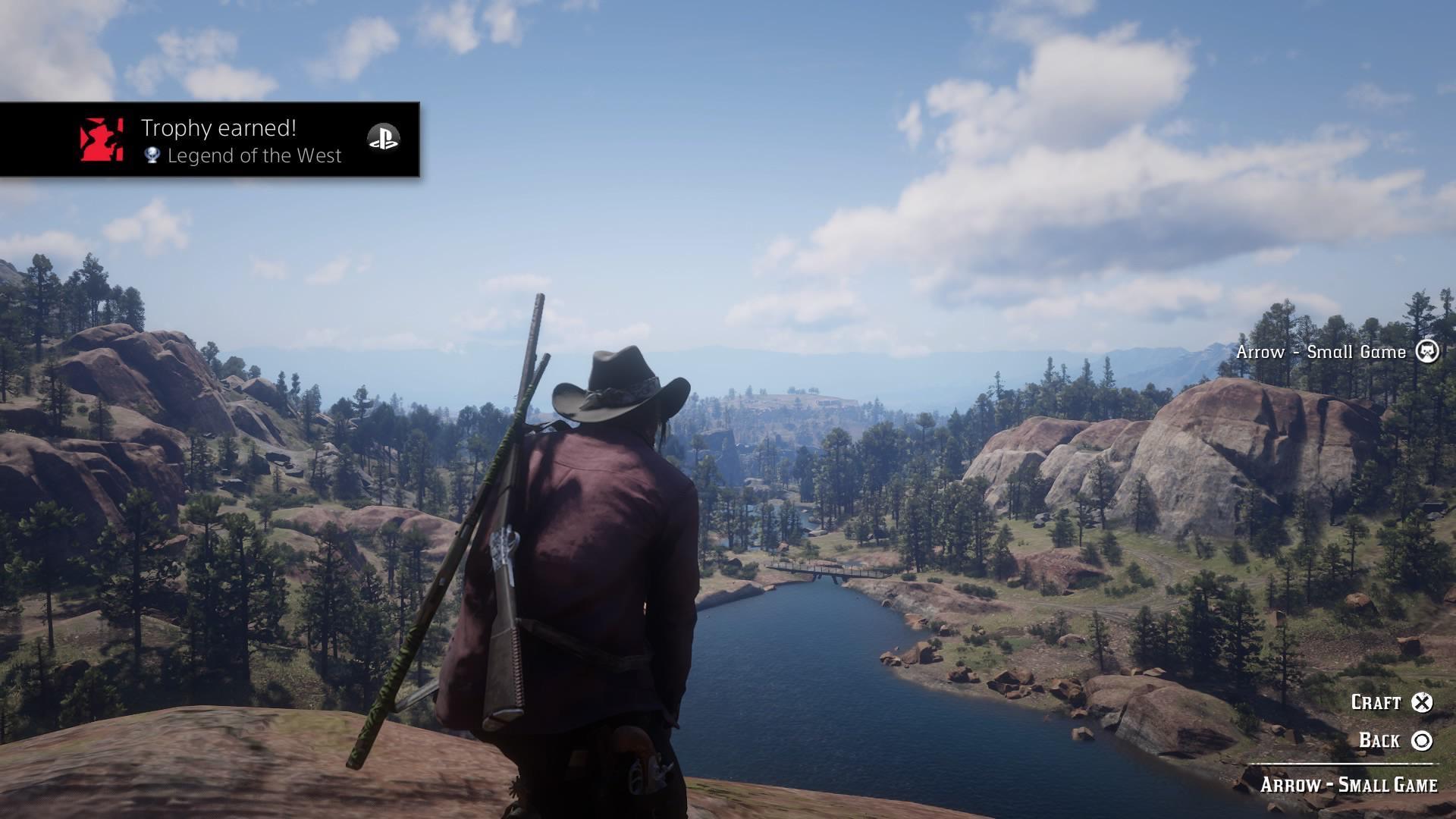Dismiss the Trophy earned notification

tap(210, 139)
